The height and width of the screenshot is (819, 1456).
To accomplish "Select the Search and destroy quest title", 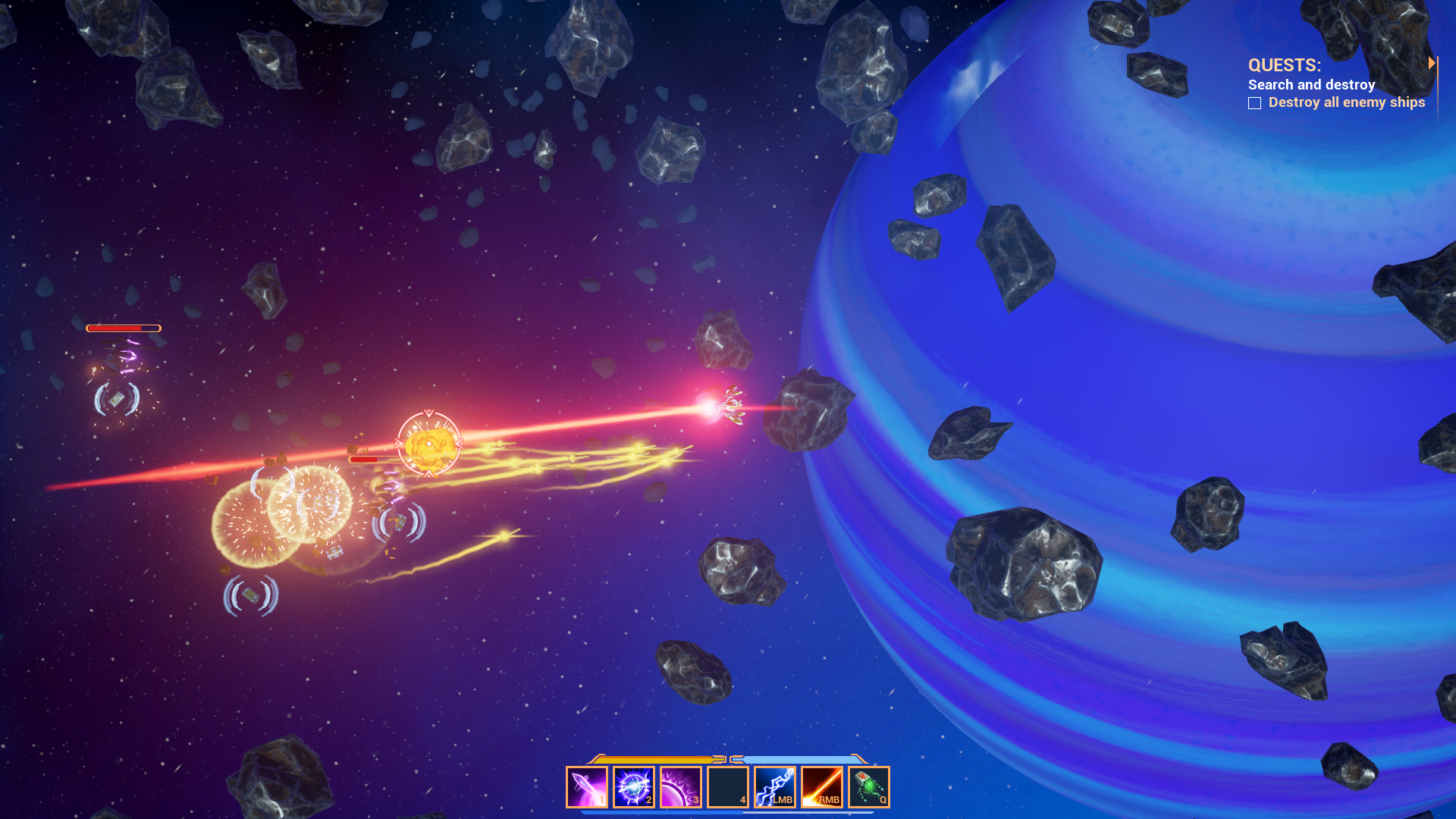I will pyautogui.click(x=1313, y=84).
